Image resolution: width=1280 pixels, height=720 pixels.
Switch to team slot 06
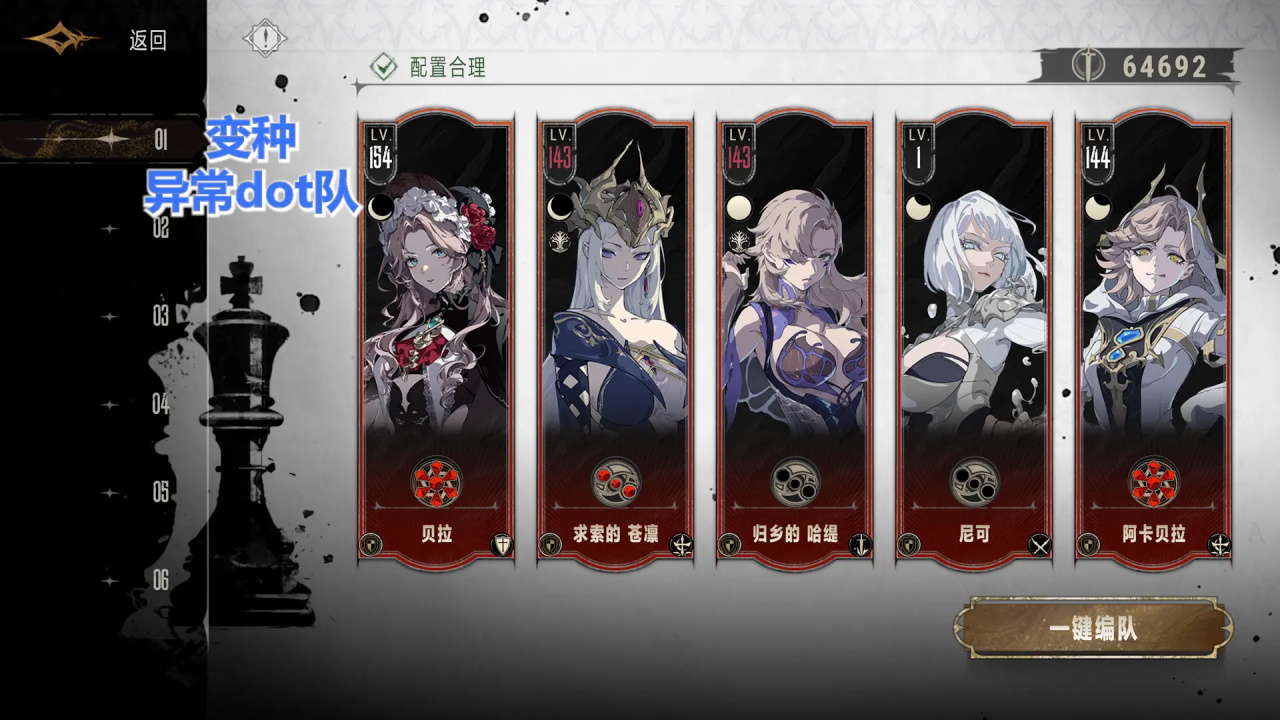[160, 580]
